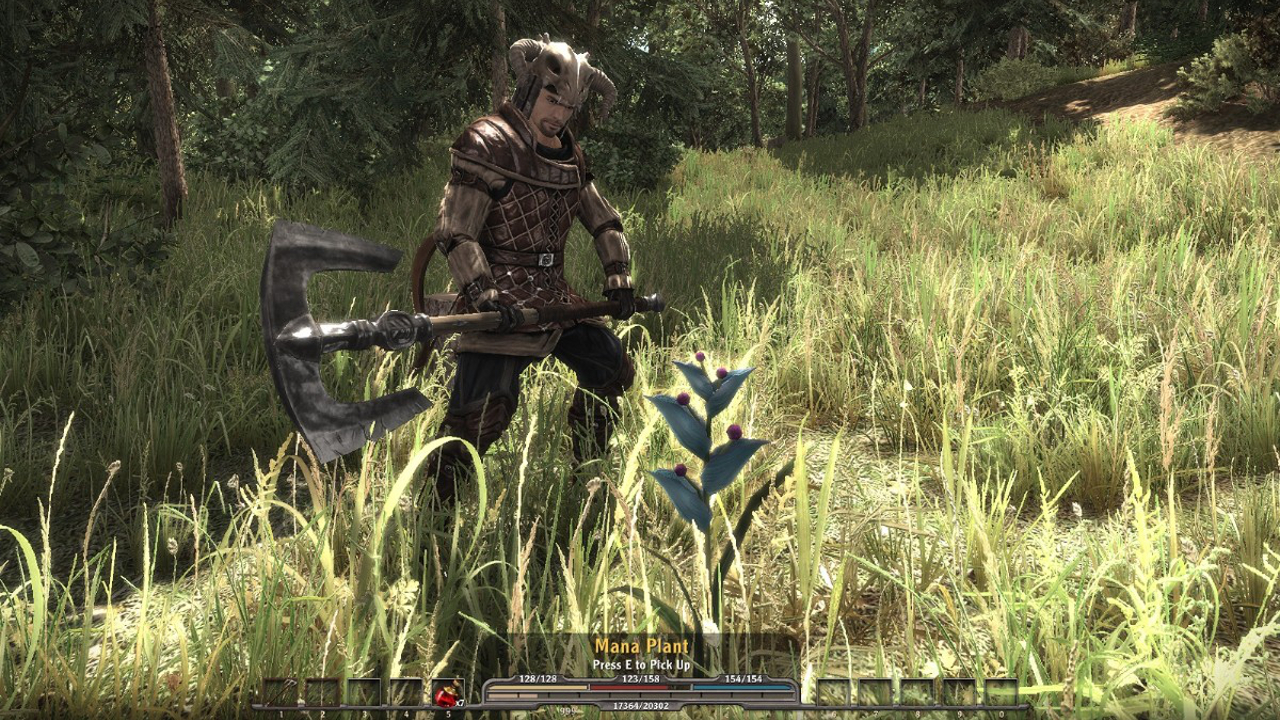Select the red potion hotbar slot
Screen dimensions: 1280x720
447,694
